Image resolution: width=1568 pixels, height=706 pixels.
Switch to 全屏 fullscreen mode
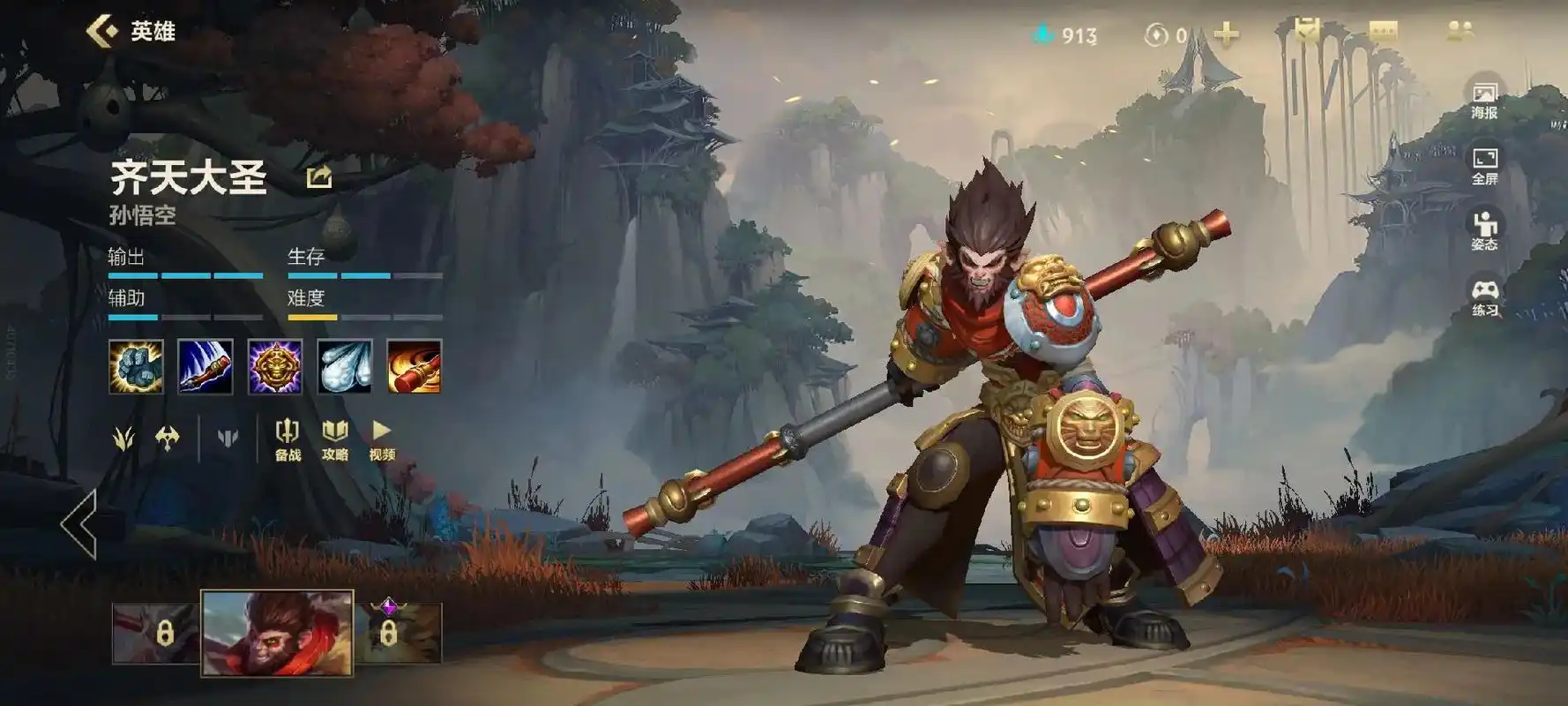1484,166
